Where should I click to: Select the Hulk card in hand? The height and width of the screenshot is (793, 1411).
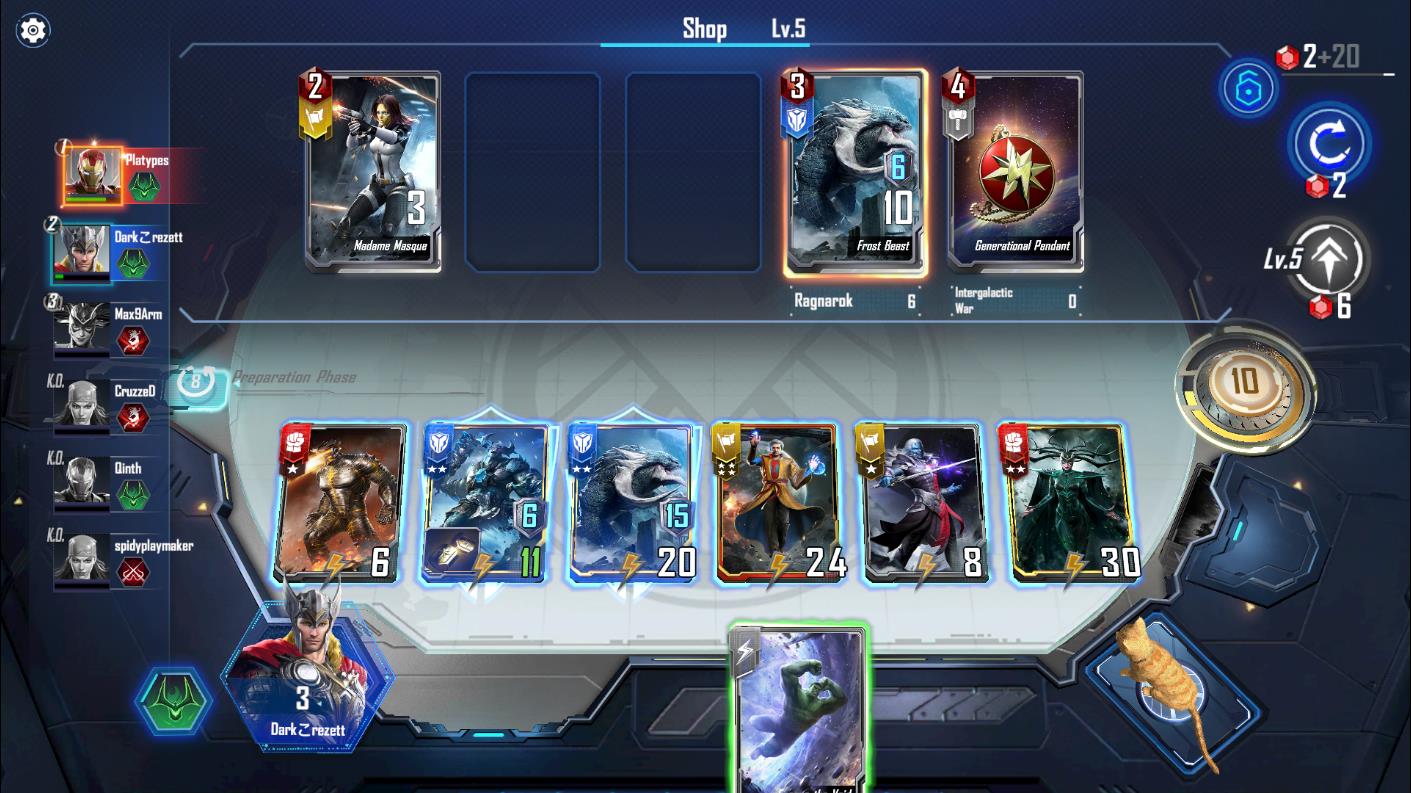point(800,710)
